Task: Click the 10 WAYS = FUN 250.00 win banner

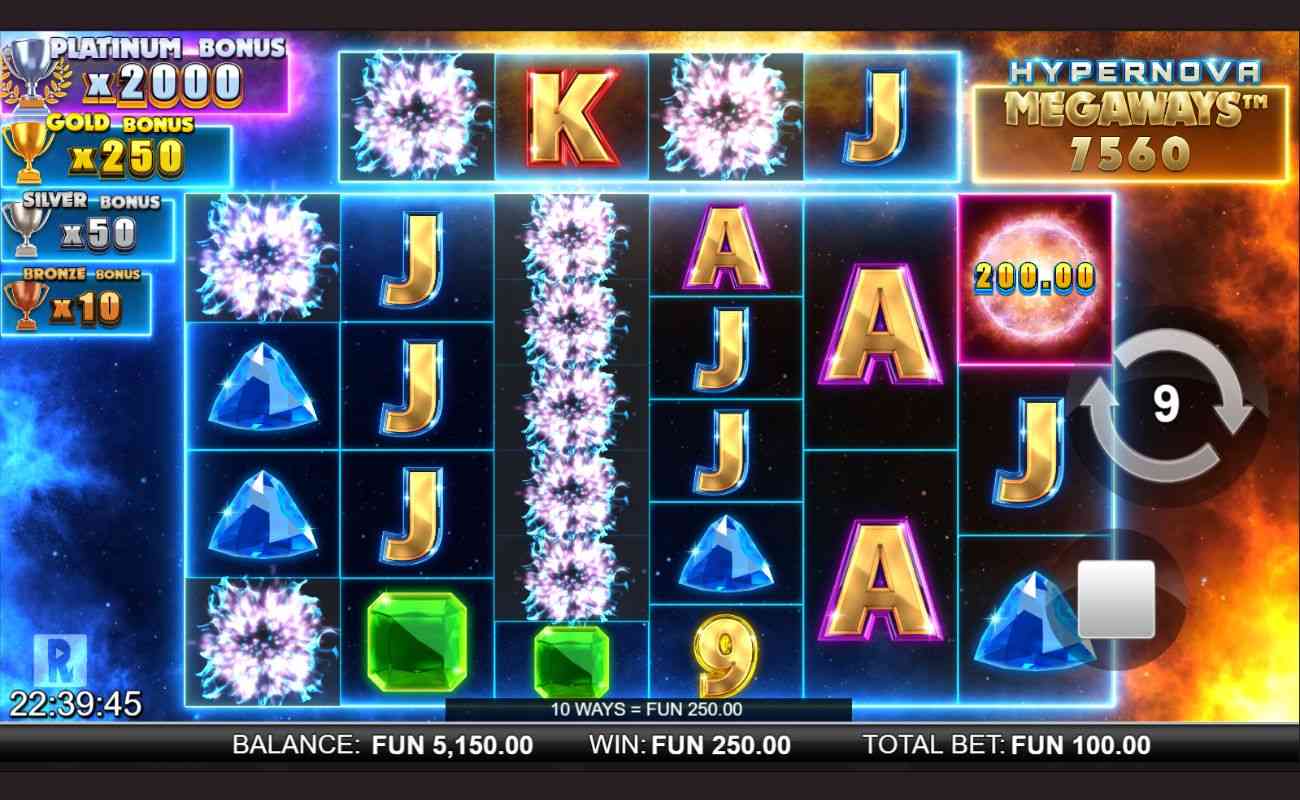Action: (x=648, y=712)
